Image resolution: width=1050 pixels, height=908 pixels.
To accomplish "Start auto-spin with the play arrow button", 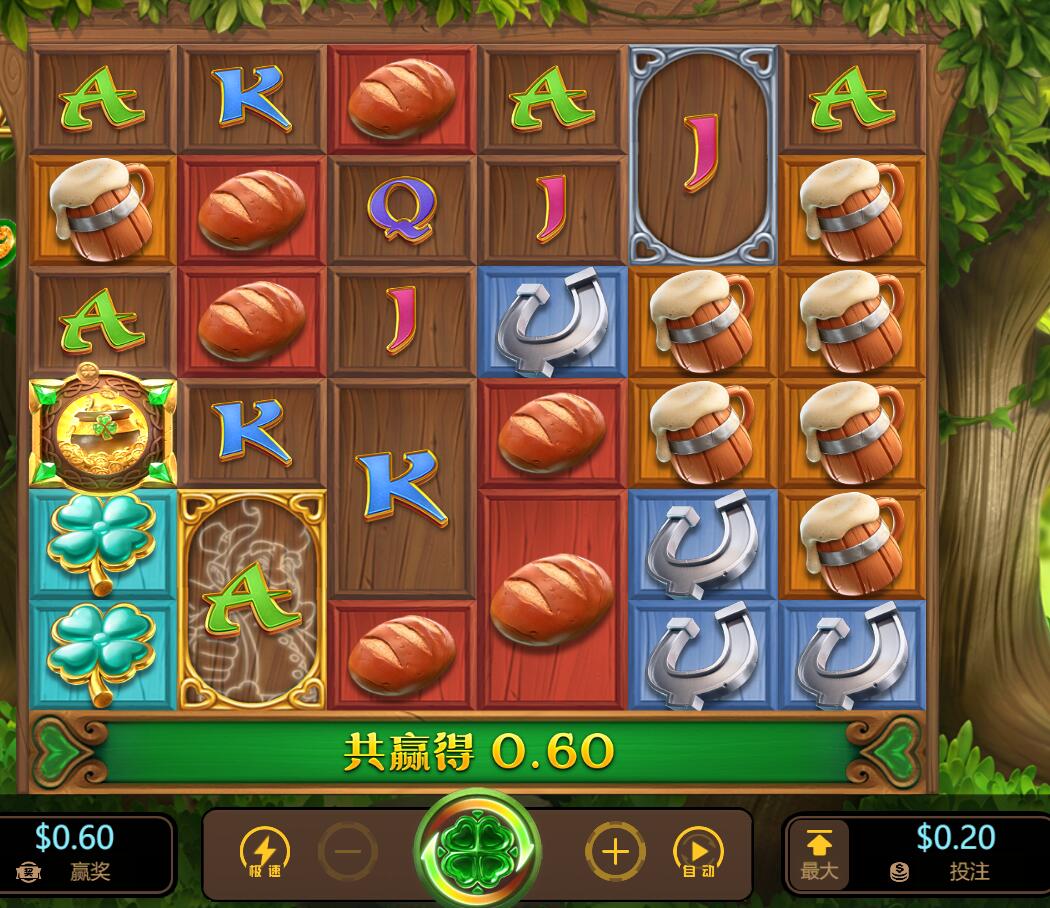I will [x=698, y=853].
